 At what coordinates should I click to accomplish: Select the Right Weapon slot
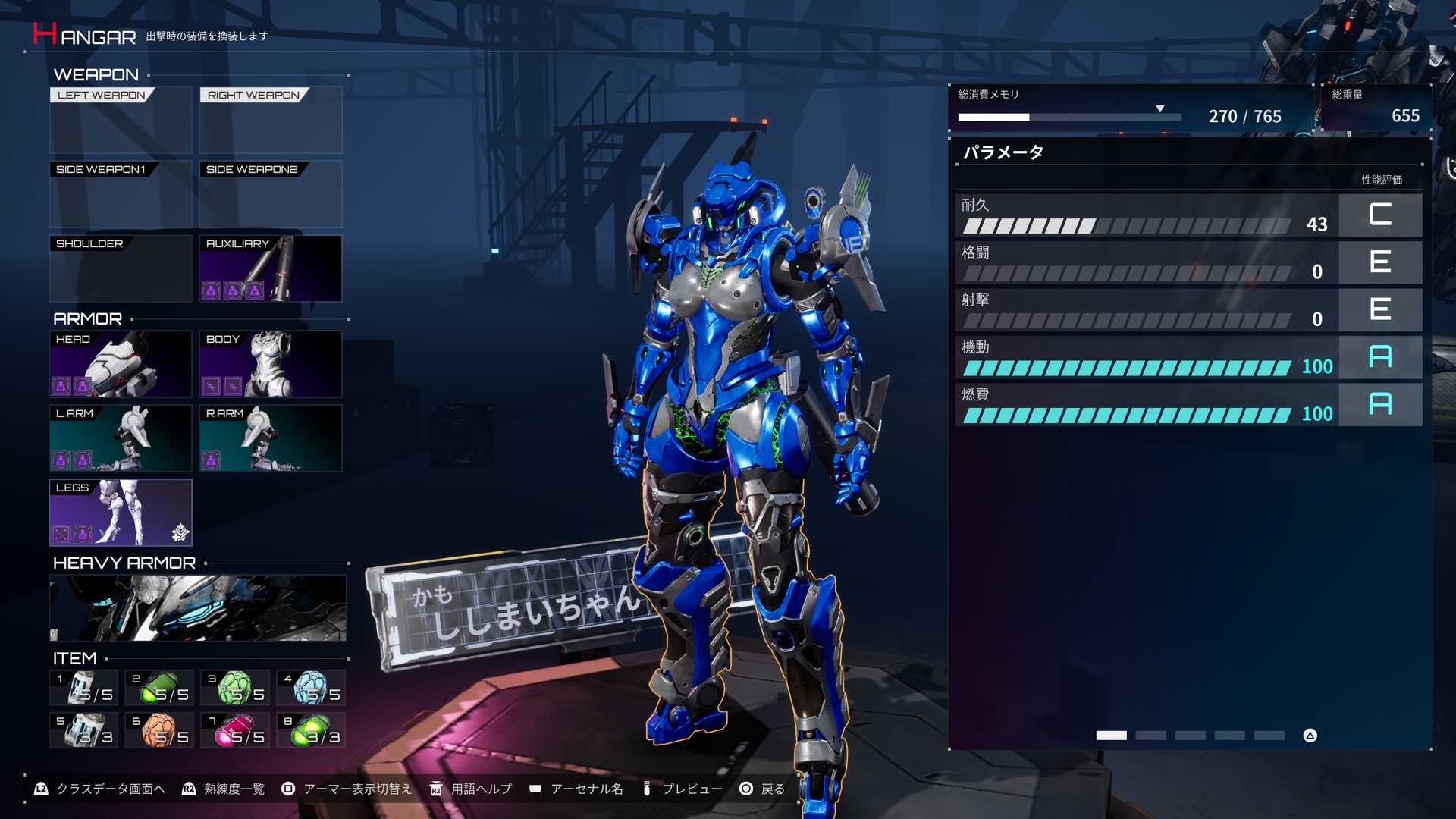[x=271, y=121]
